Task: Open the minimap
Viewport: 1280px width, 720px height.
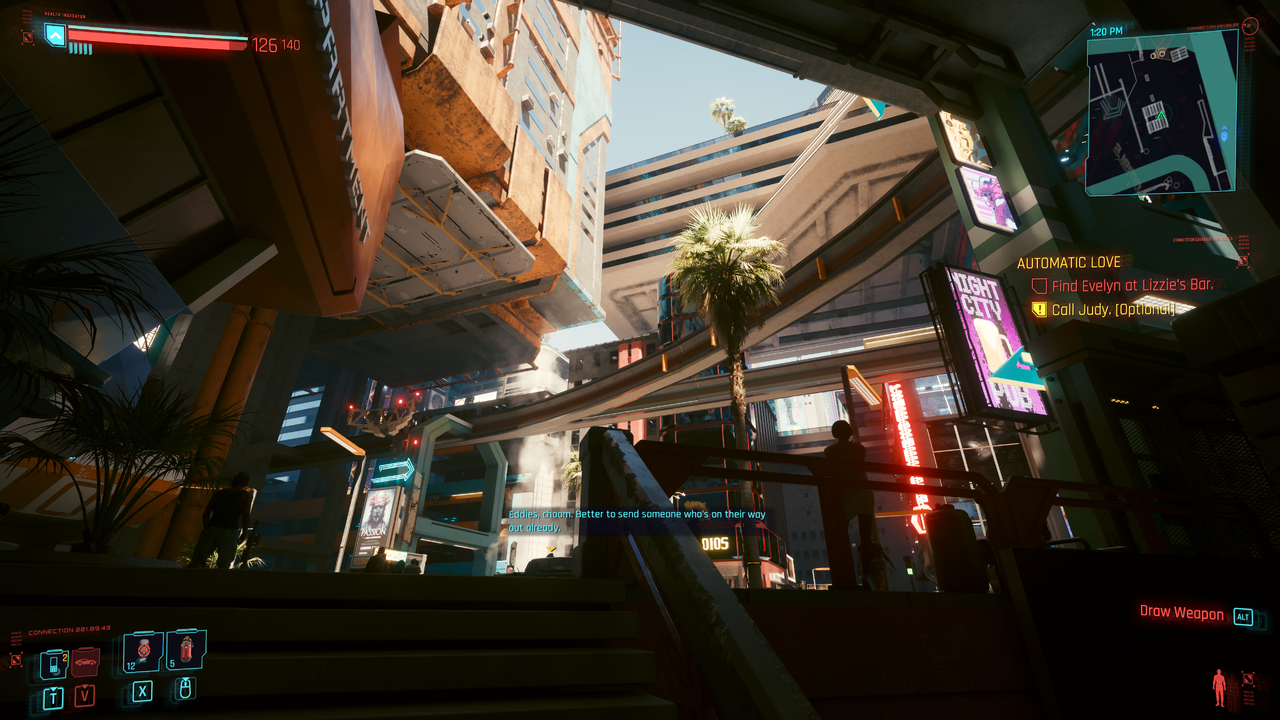Action: click(x=1161, y=112)
